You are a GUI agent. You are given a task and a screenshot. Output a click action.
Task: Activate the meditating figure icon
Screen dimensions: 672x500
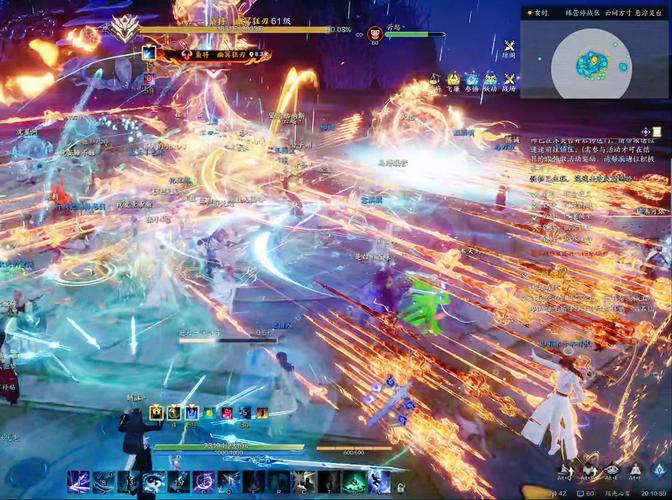pyautogui.click(x=634, y=469)
